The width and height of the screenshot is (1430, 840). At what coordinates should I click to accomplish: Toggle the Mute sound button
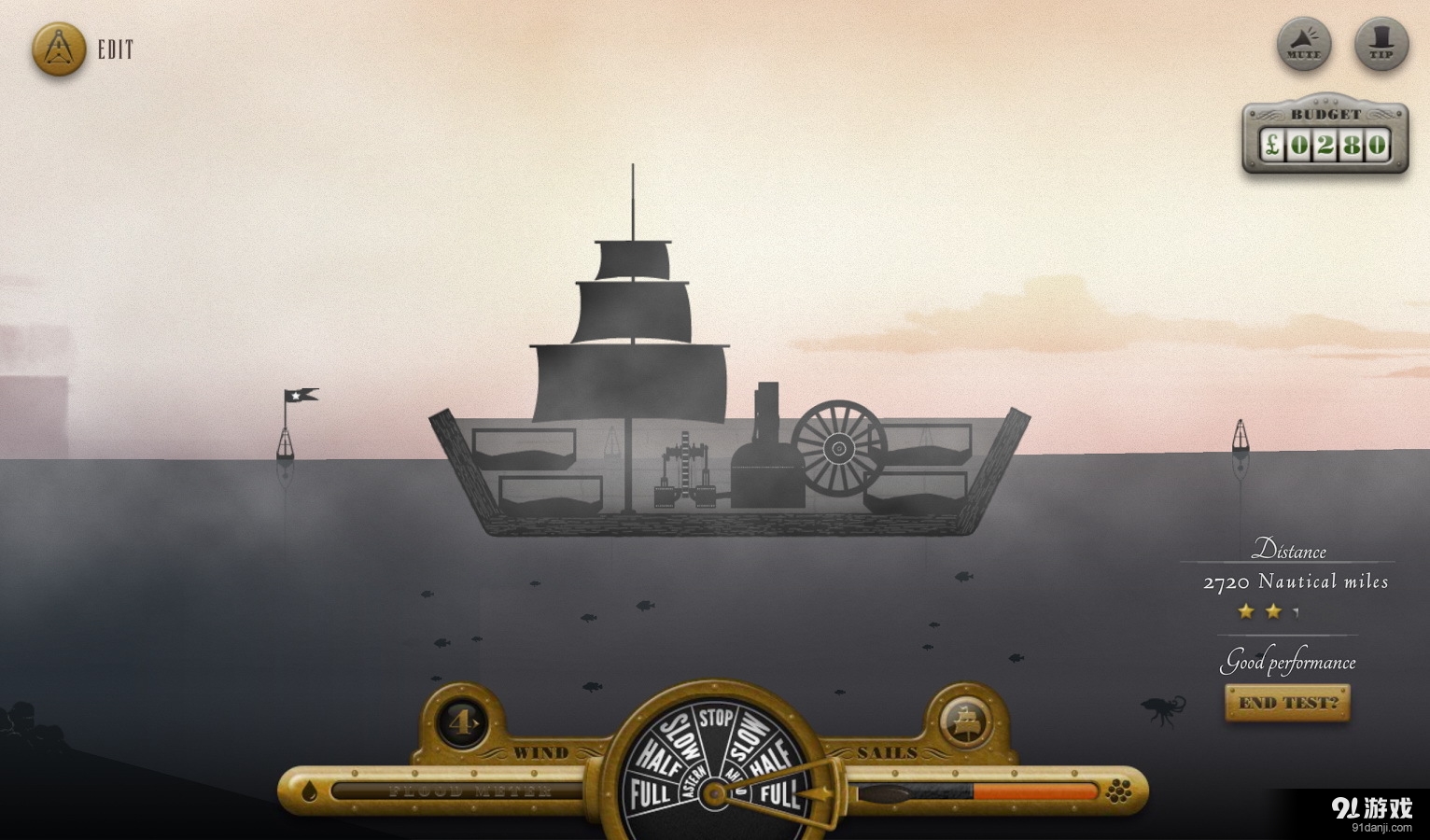coord(1303,44)
